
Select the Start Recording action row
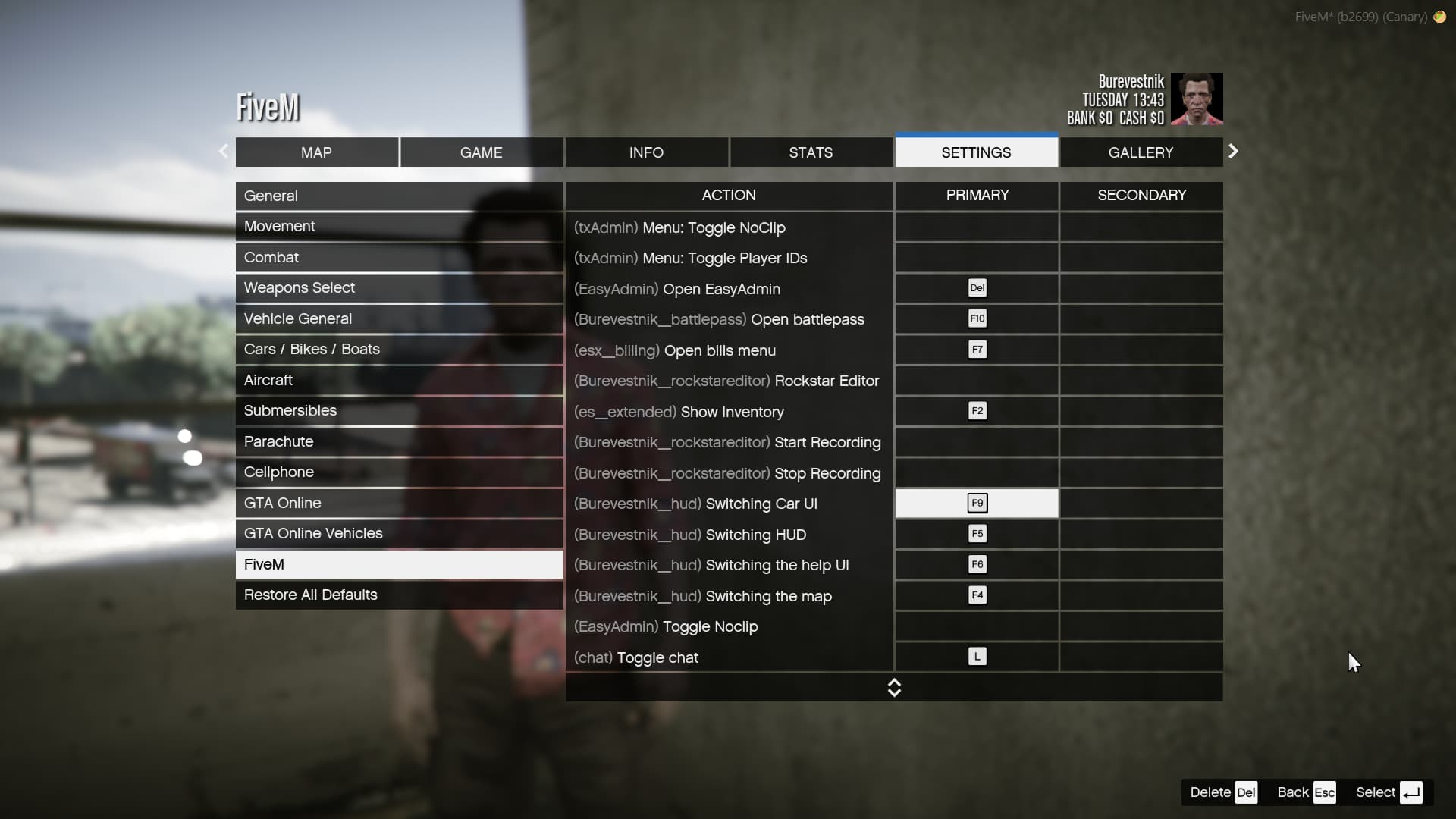pos(727,442)
